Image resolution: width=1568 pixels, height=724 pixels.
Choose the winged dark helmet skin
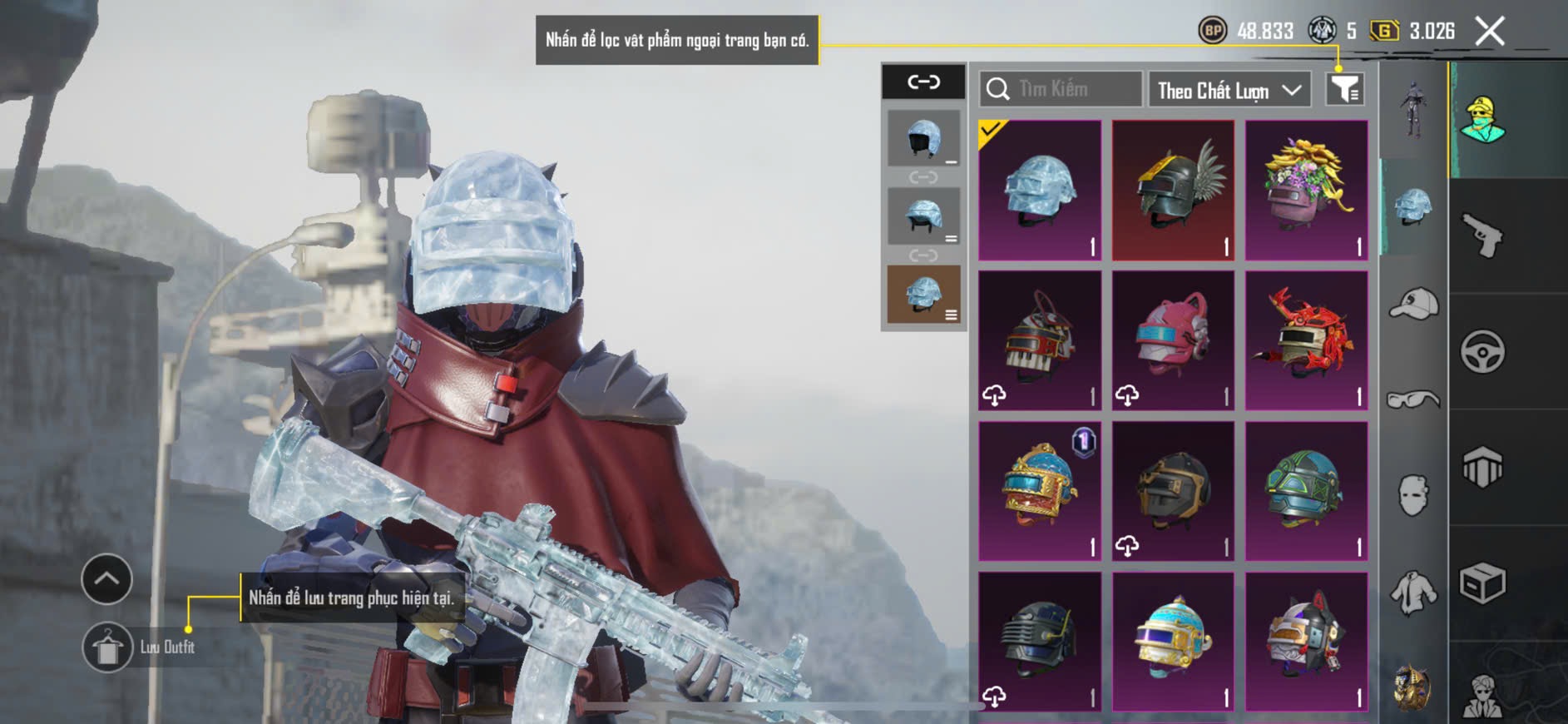[1173, 191]
